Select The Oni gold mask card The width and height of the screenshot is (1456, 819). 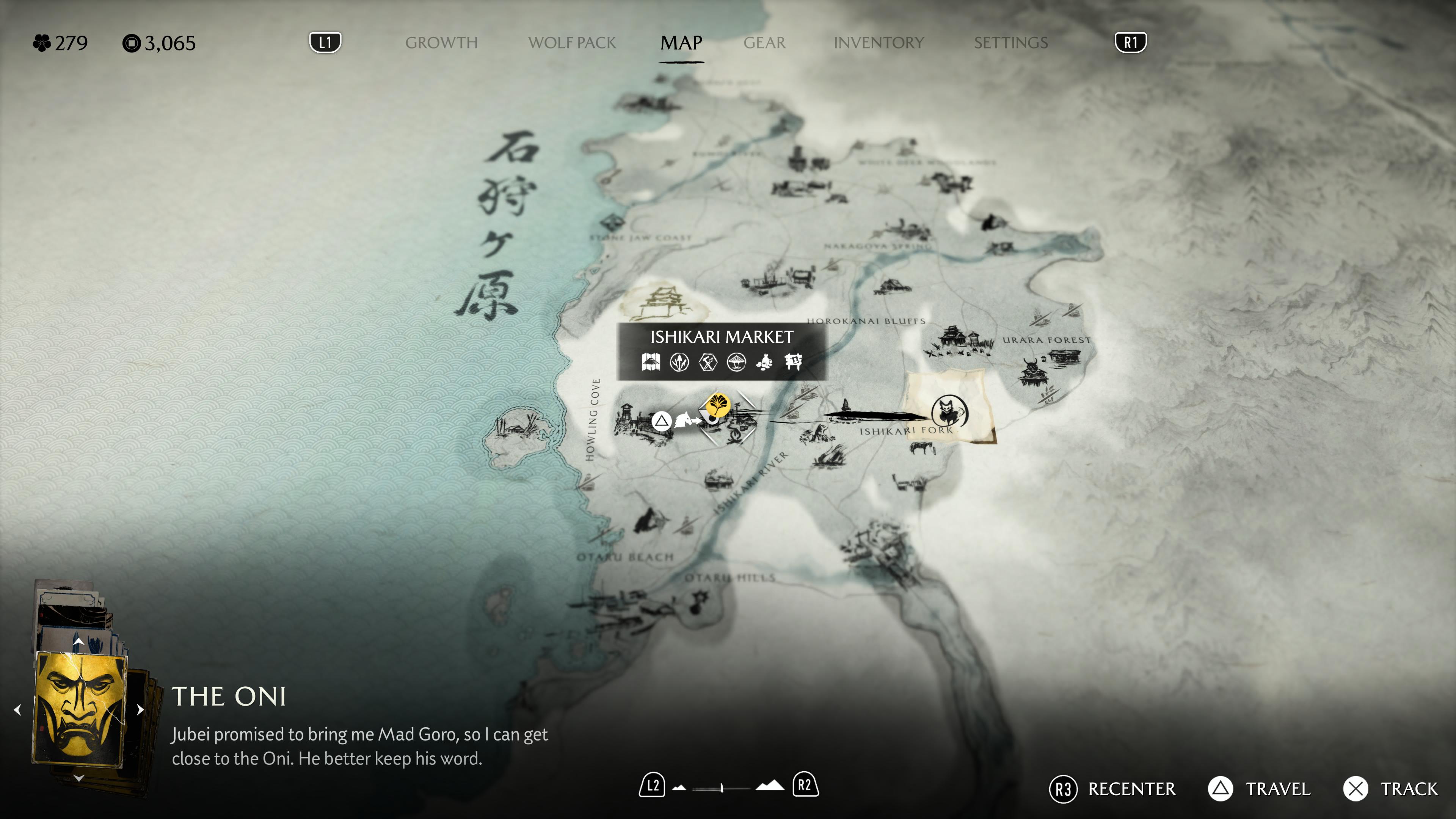(x=79, y=709)
